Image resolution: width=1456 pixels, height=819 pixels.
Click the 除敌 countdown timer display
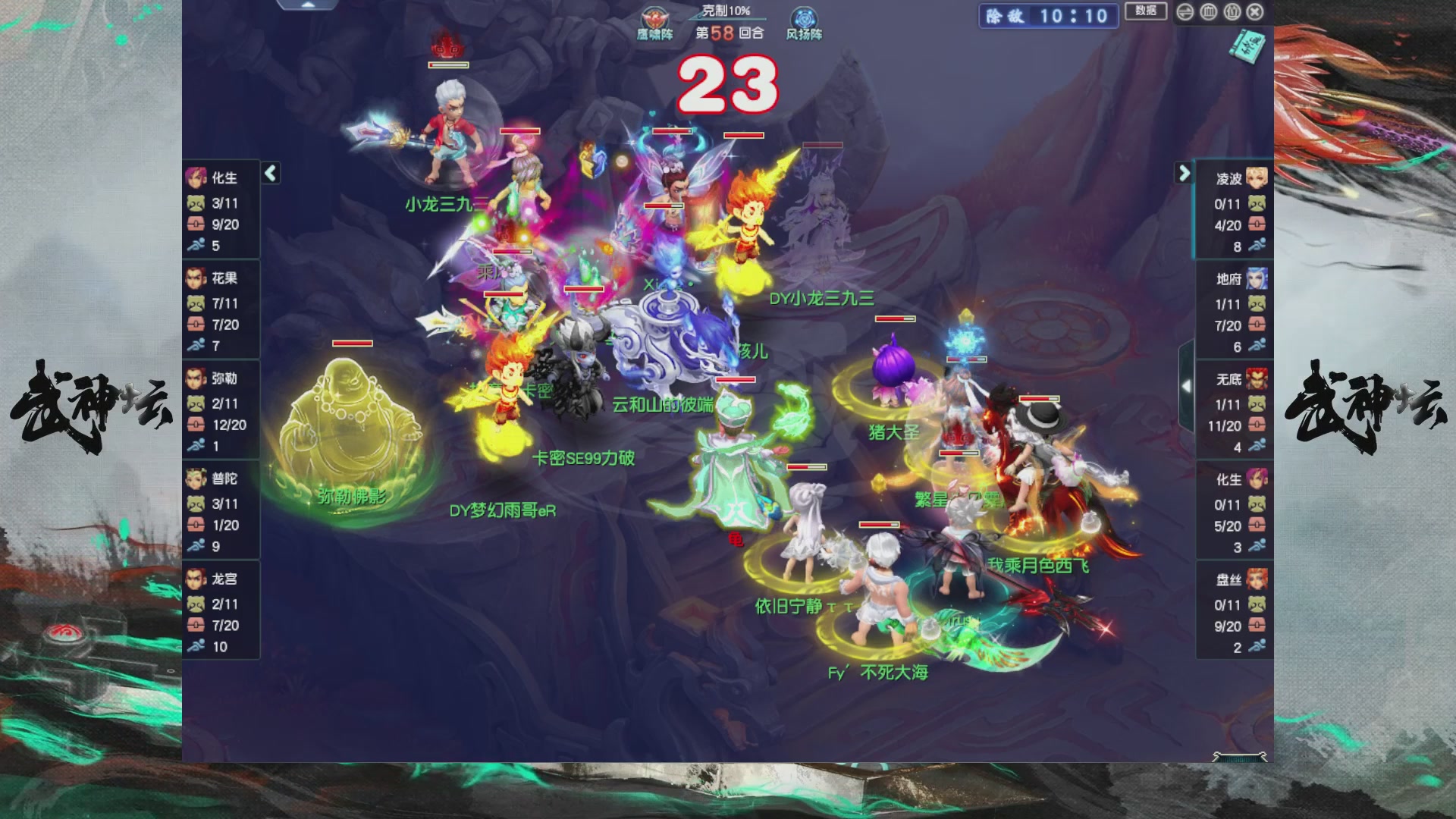click(x=1046, y=17)
